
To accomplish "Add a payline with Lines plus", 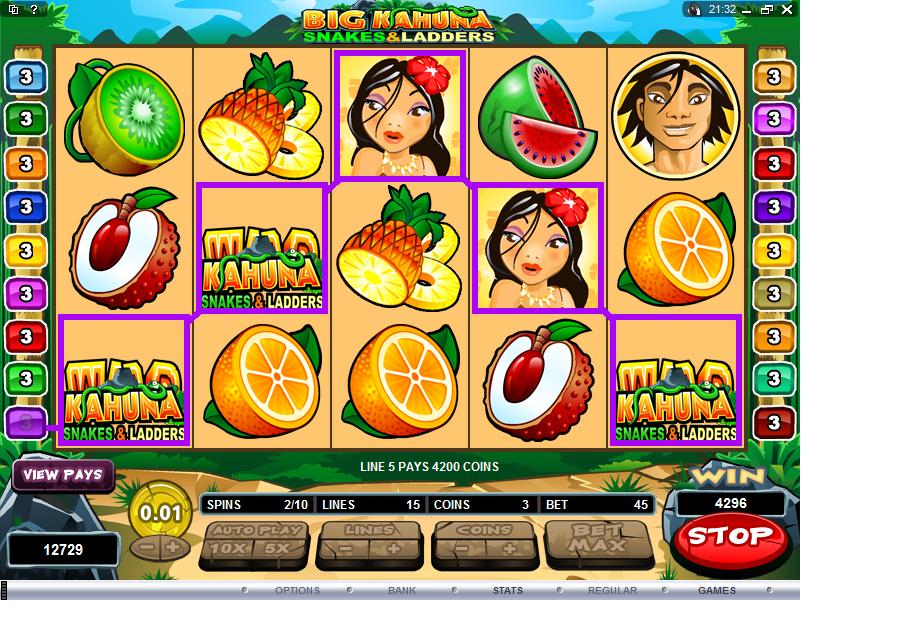I will pyautogui.click(x=393, y=549).
